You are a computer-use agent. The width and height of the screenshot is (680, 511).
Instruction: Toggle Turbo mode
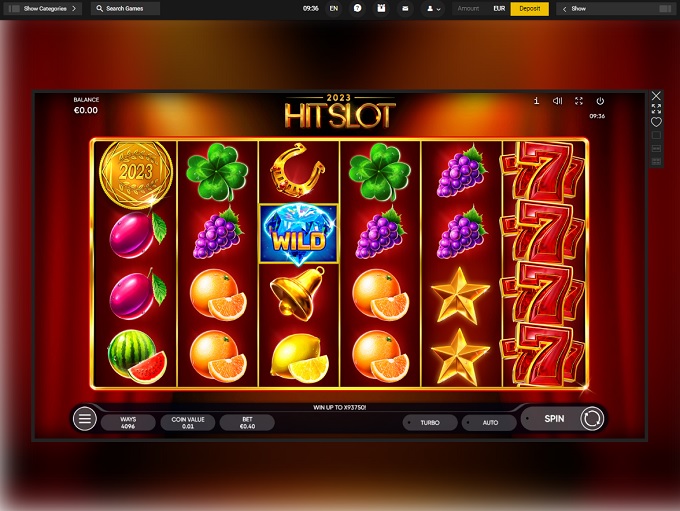(x=430, y=422)
